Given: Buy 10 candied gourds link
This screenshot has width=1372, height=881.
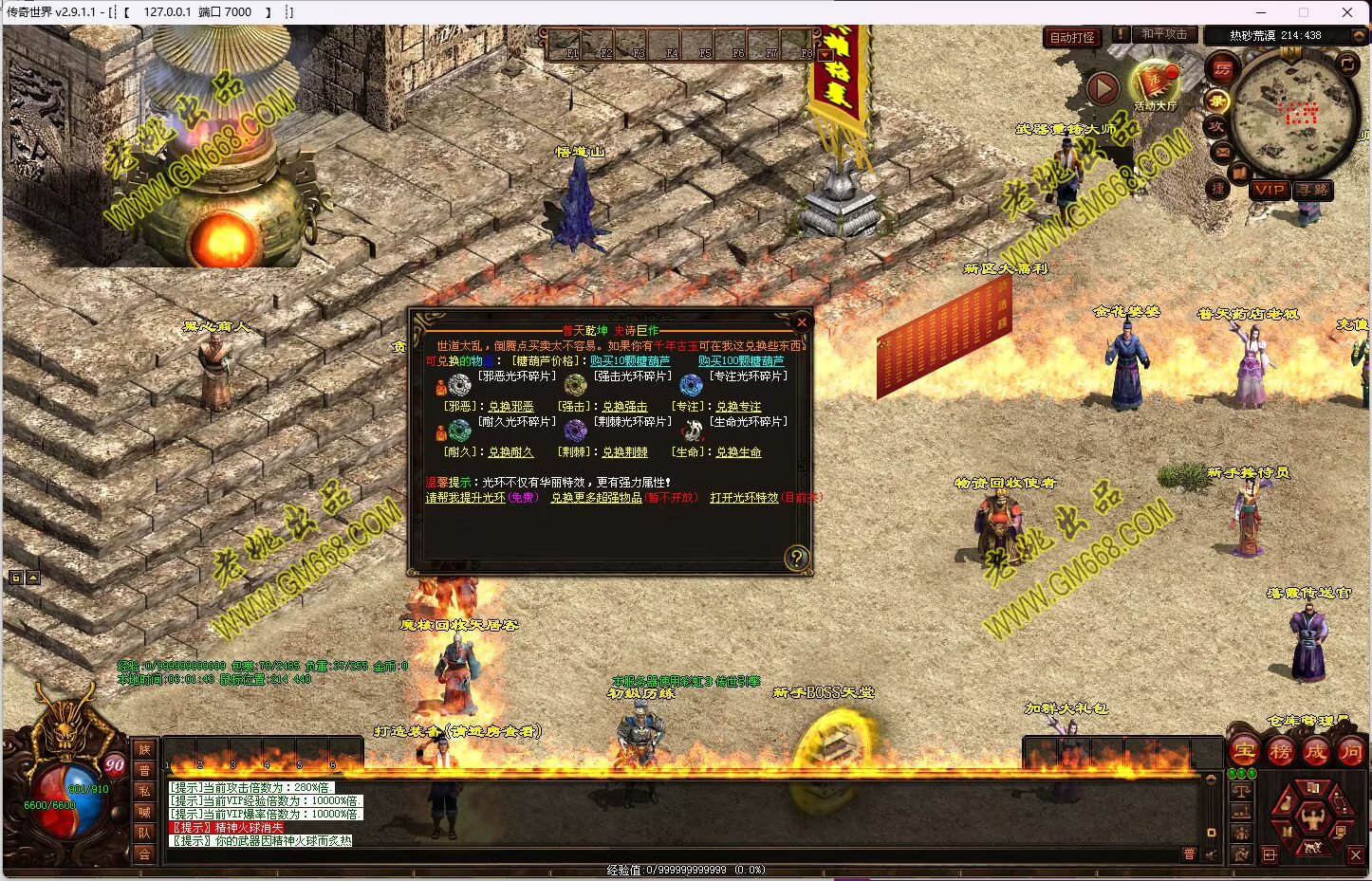Looking at the screenshot, I should click(x=630, y=361).
